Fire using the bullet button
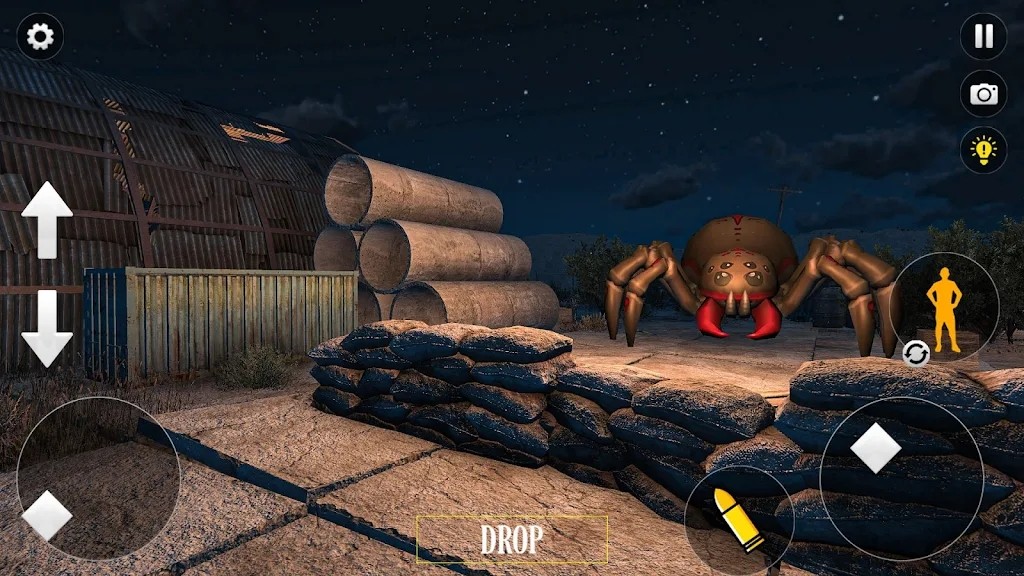 pyautogui.click(x=739, y=520)
